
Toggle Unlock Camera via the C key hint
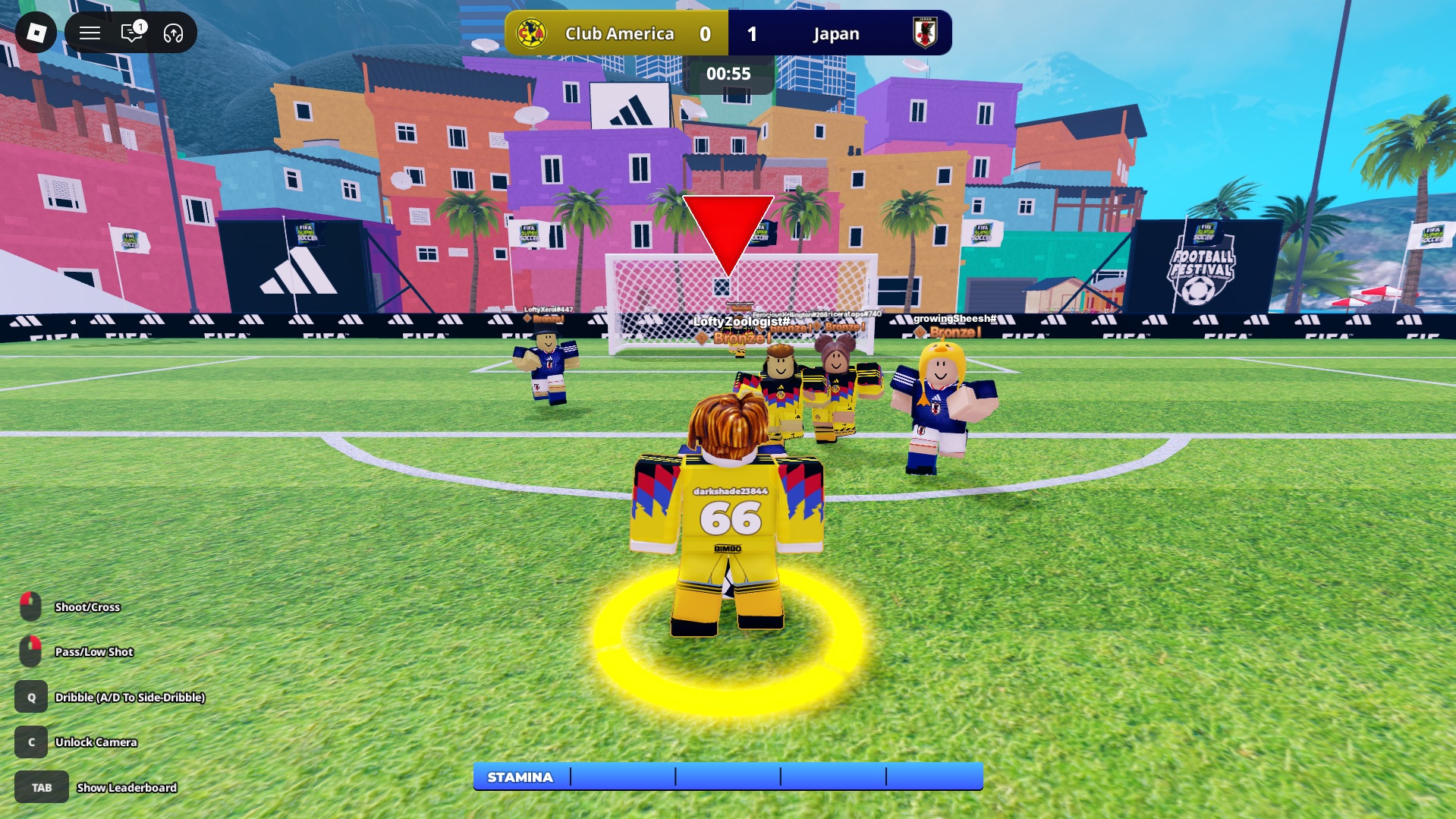[x=31, y=742]
